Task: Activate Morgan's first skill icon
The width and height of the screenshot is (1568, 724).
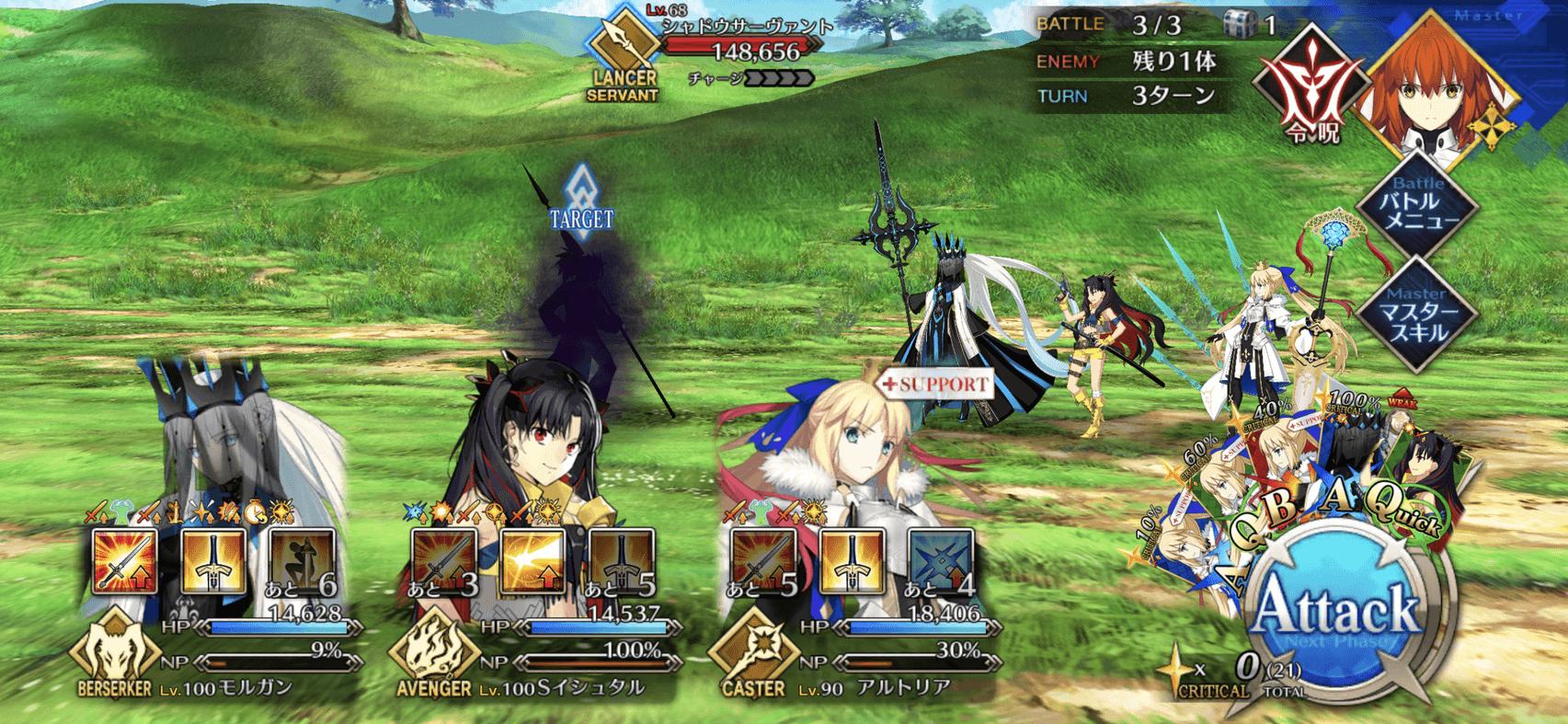Action: (x=125, y=560)
